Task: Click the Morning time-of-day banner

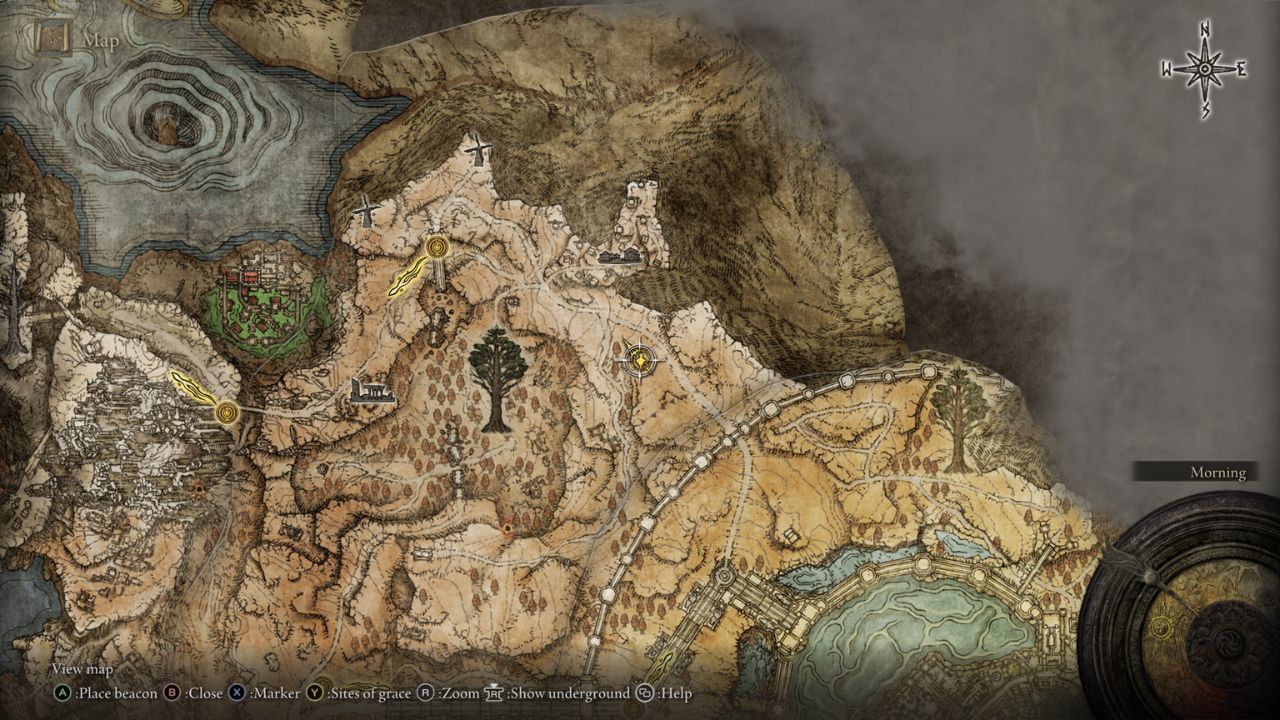Action: click(1216, 472)
